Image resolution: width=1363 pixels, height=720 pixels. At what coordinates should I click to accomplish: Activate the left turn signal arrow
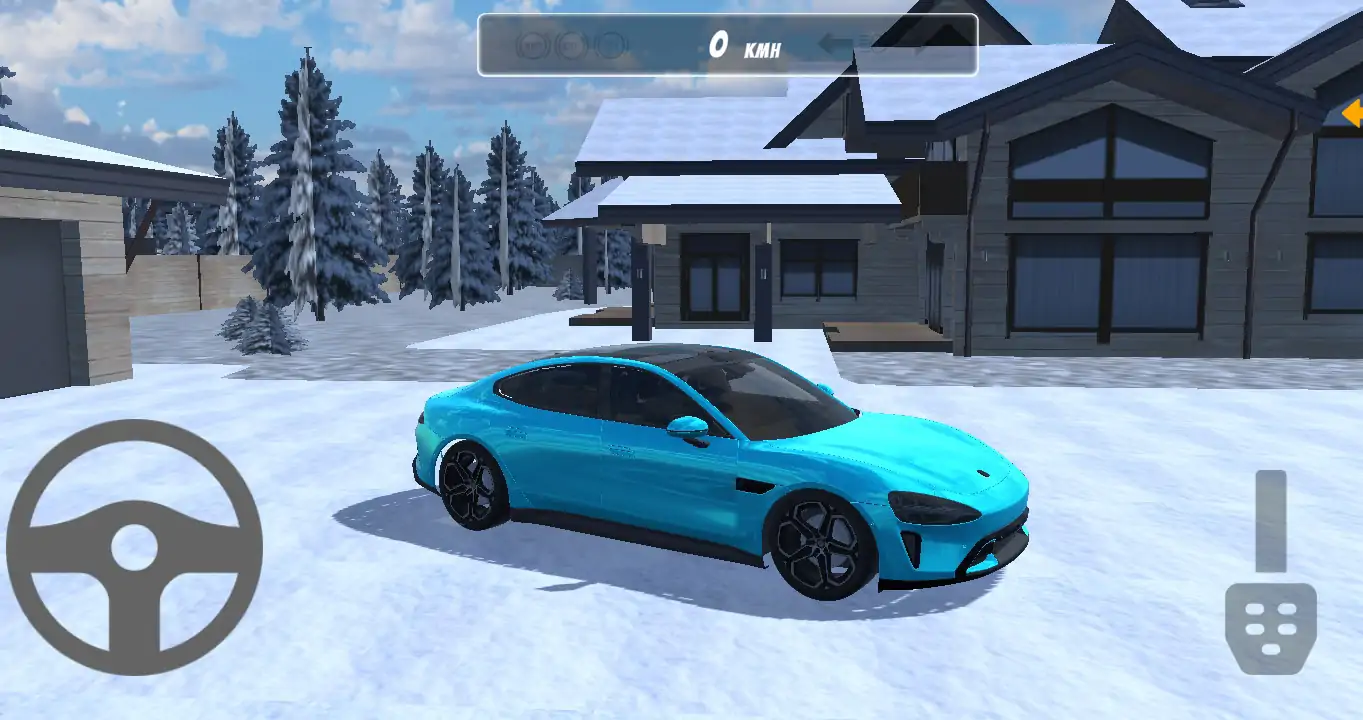[x=832, y=44]
